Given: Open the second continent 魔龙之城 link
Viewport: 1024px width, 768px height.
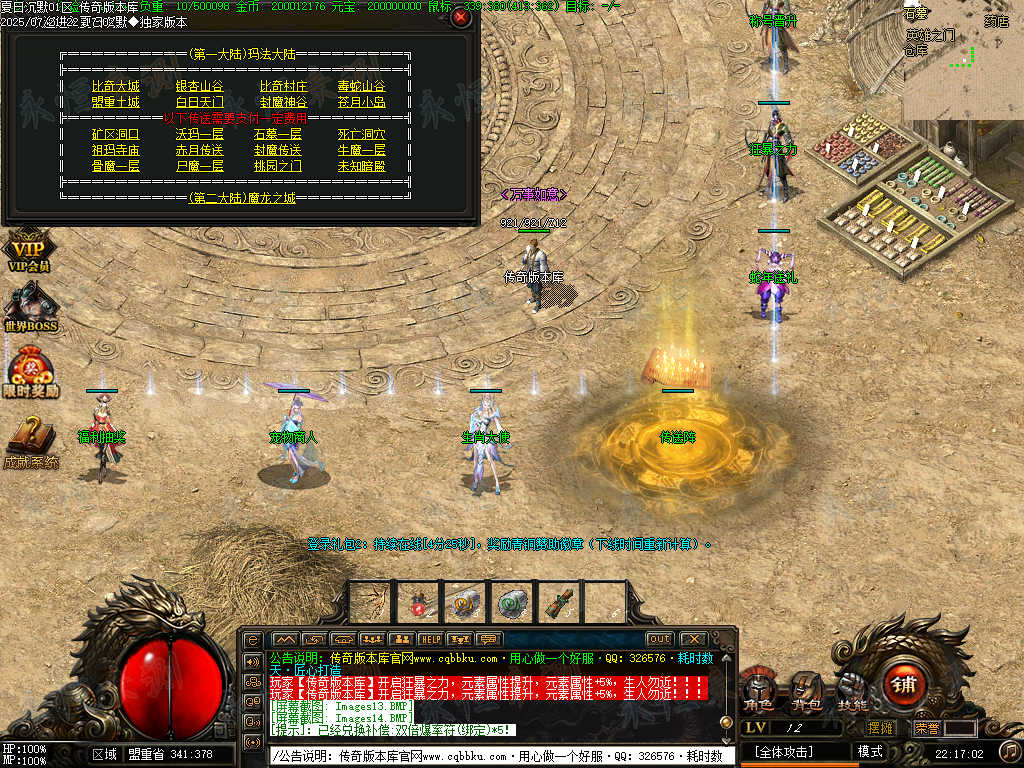Looking at the screenshot, I should (241, 198).
